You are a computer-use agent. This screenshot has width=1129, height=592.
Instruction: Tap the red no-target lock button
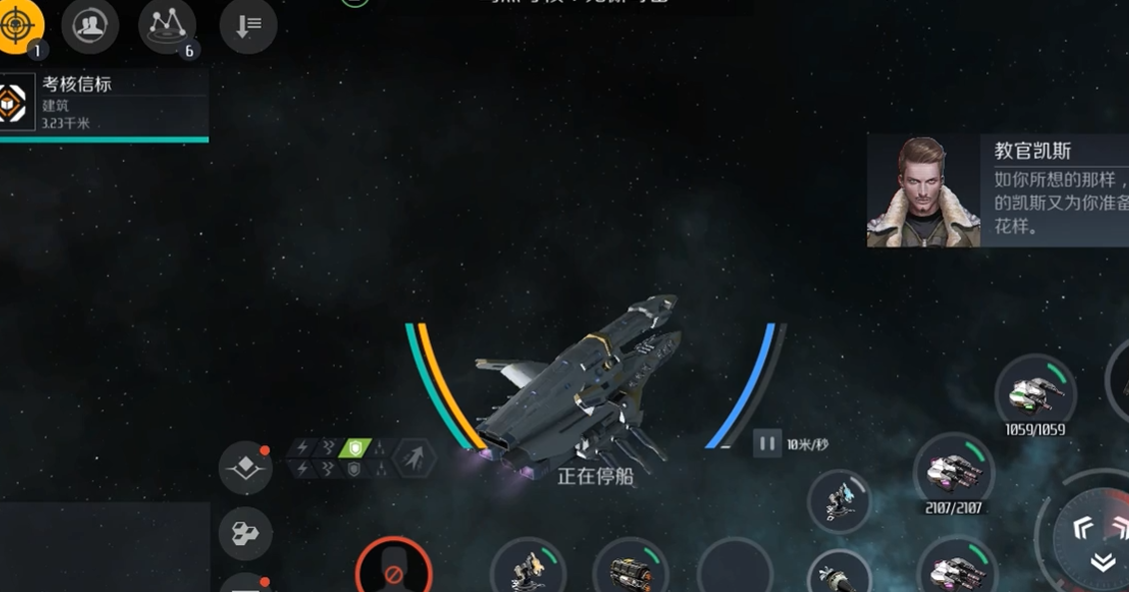[394, 572]
